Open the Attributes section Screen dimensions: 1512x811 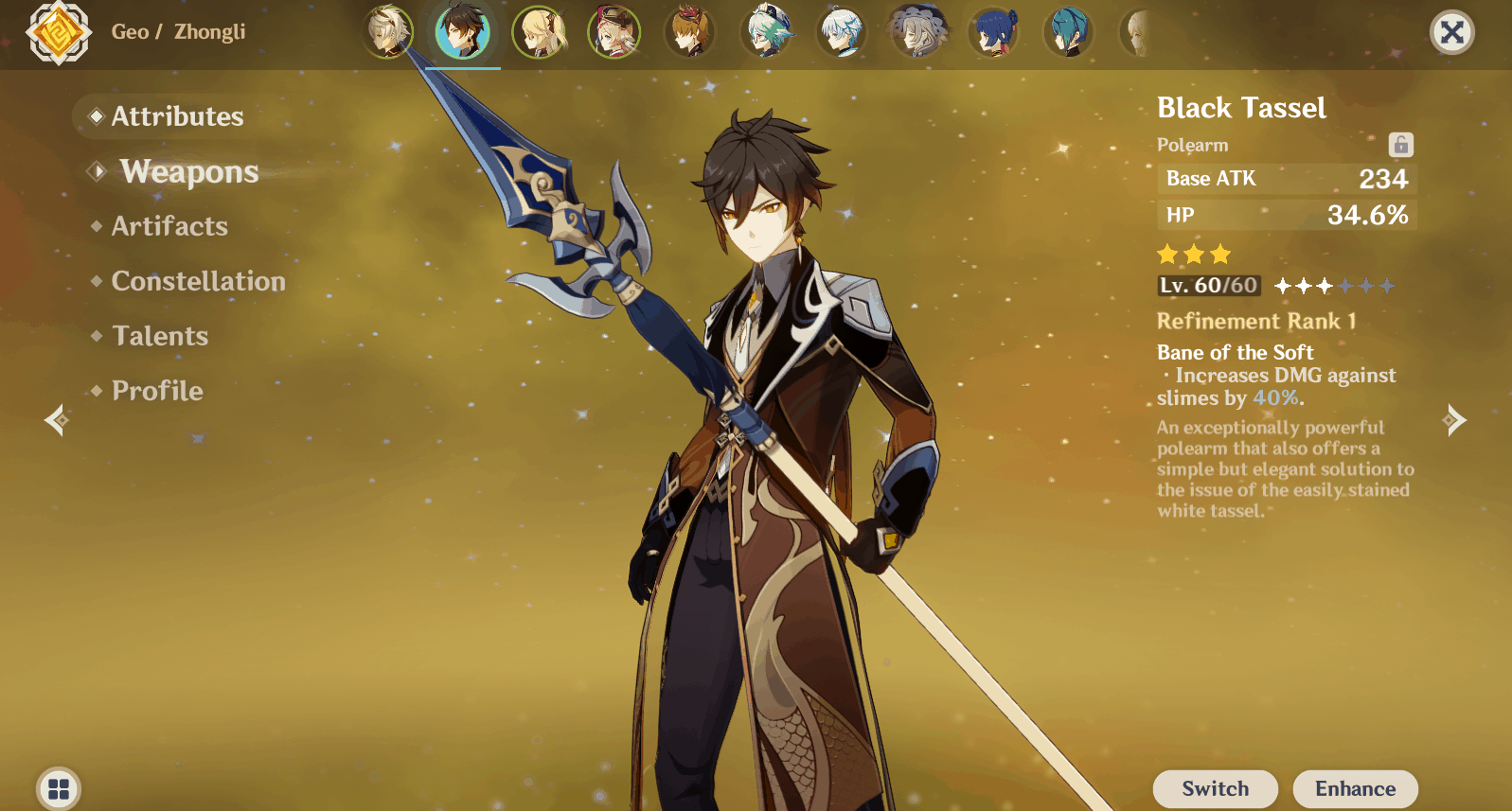177,116
